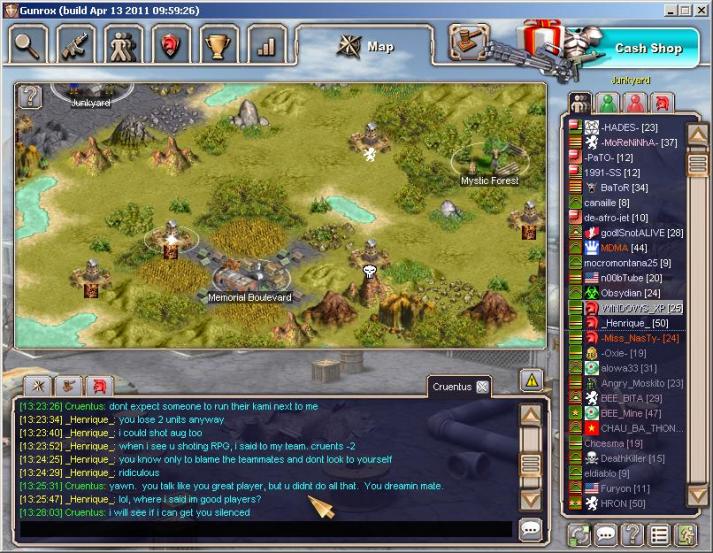Click the yellow warning triangle button
Image resolution: width=713 pixels, height=553 pixels.
tap(532, 379)
